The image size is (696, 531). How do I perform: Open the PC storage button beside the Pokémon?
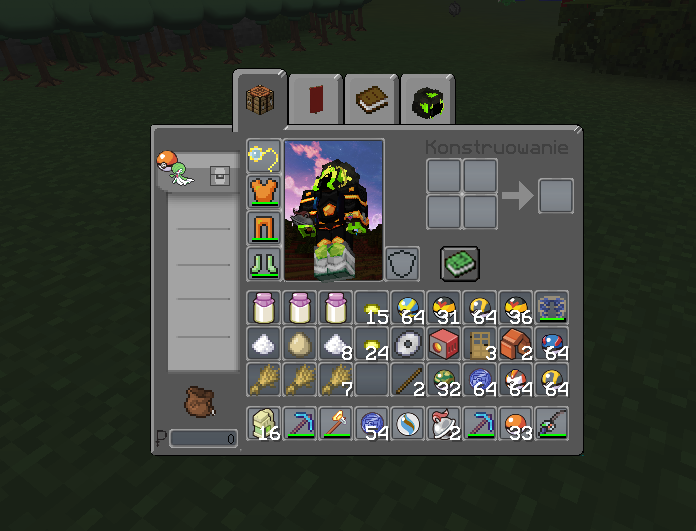[x=218, y=177]
